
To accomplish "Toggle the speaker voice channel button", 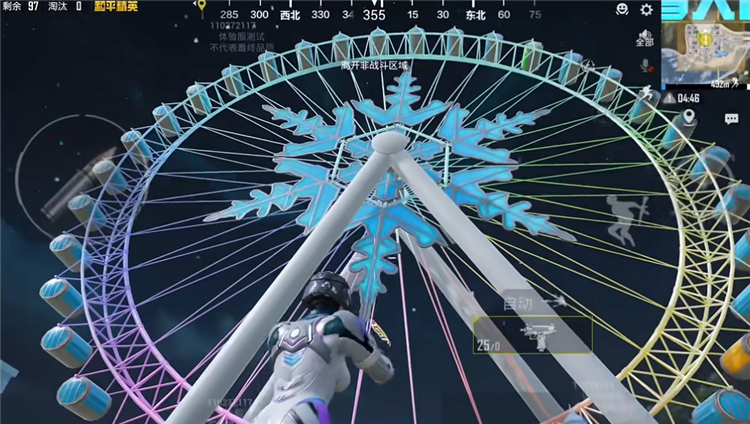I will (645, 39).
